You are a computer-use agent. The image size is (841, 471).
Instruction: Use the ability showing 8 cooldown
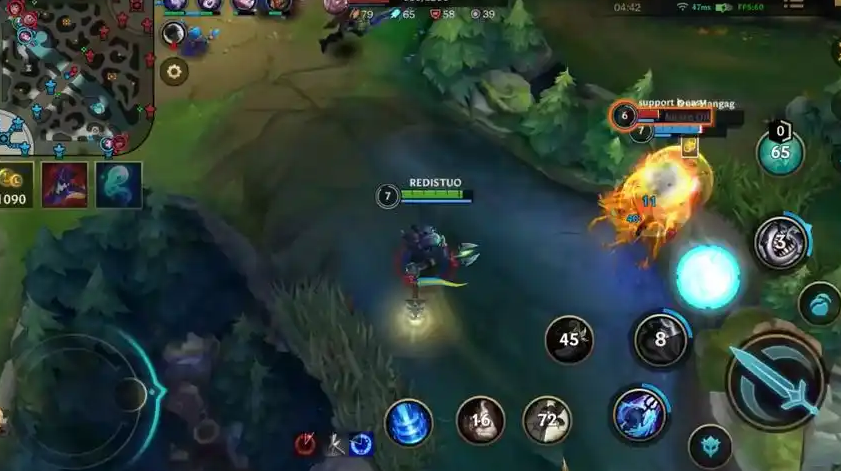click(x=660, y=339)
